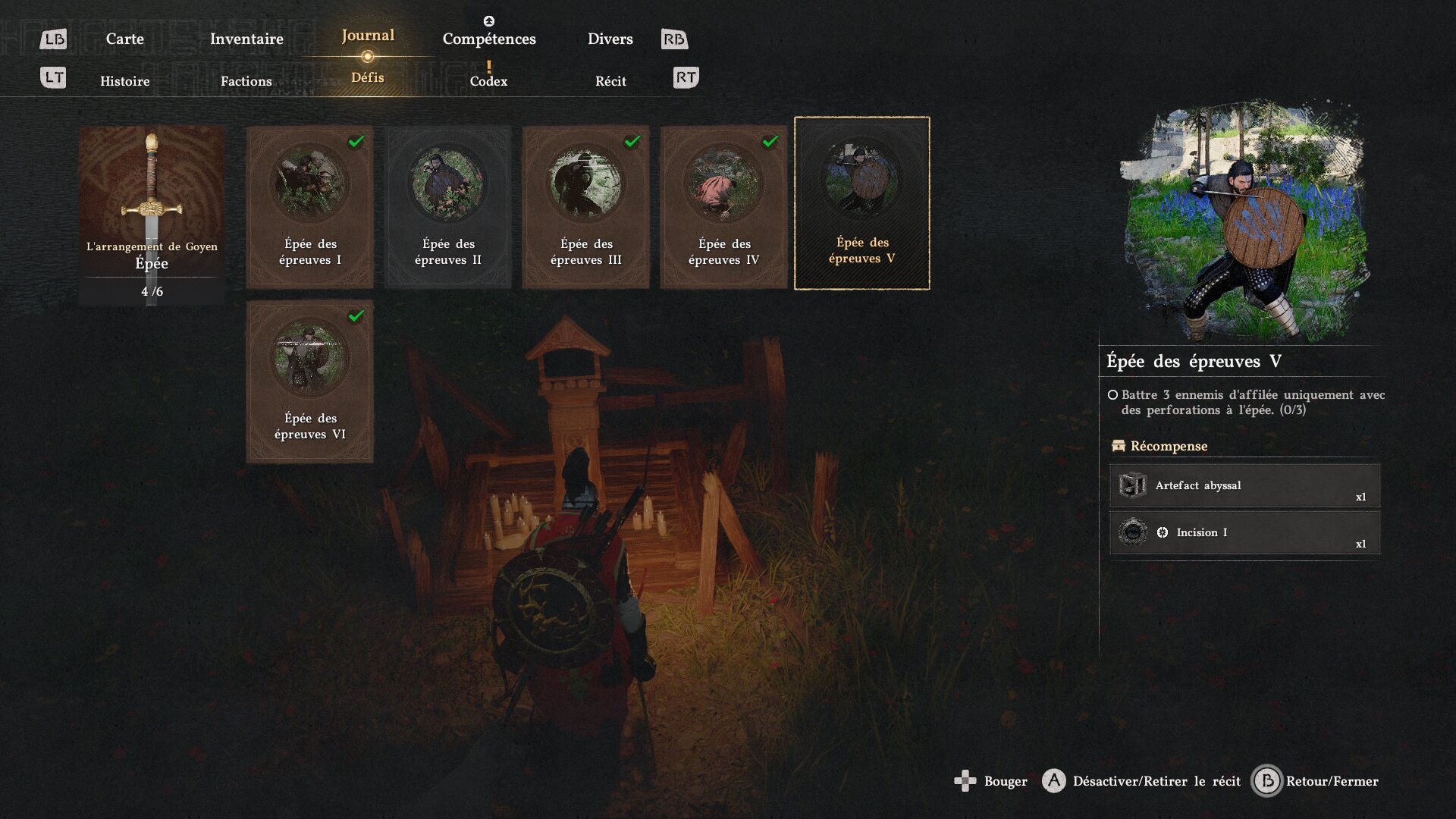The height and width of the screenshot is (819, 1456).
Task: Inspect the Artefact abyssal reward
Action: point(1244,486)
